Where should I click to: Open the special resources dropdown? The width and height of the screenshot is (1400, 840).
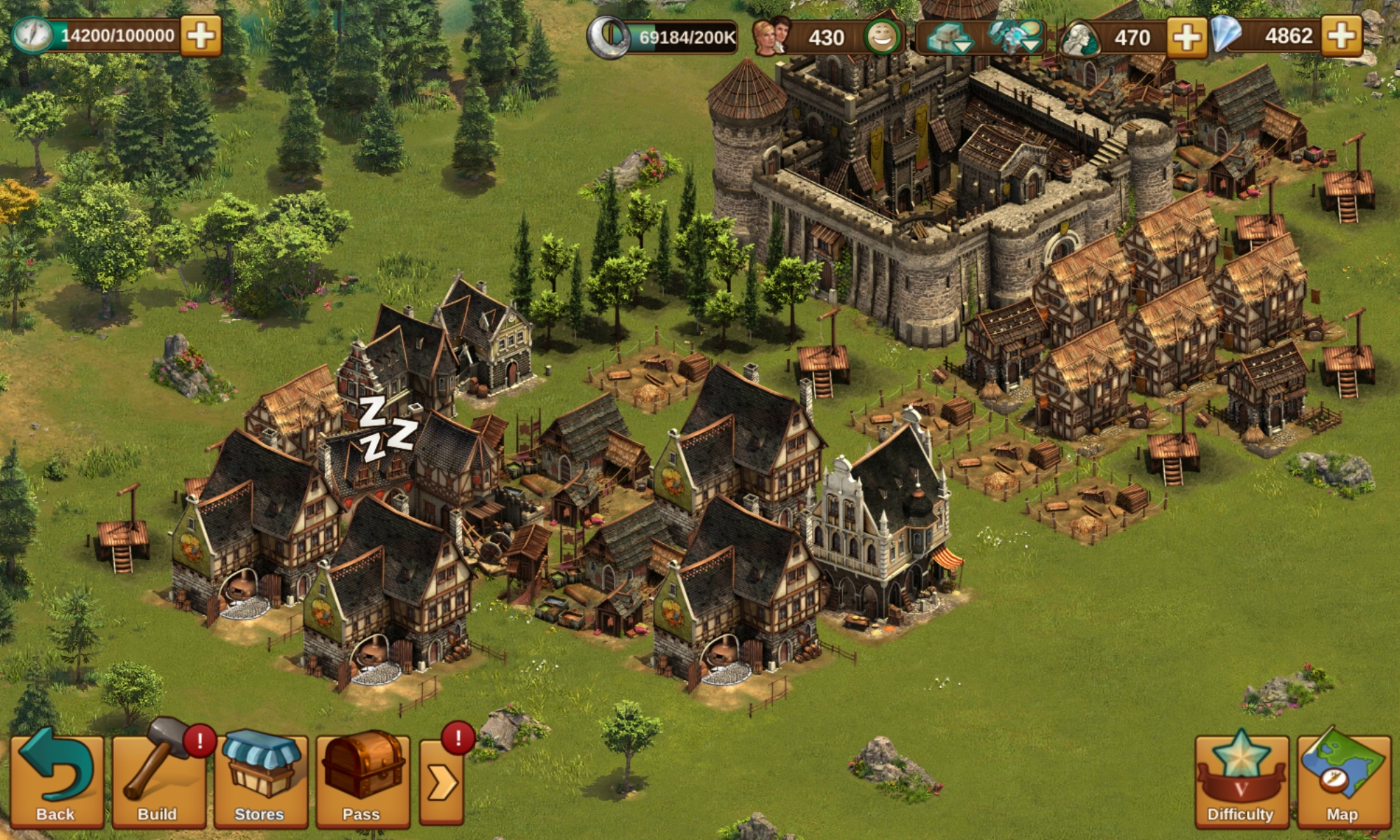[x=1015, y=37]
